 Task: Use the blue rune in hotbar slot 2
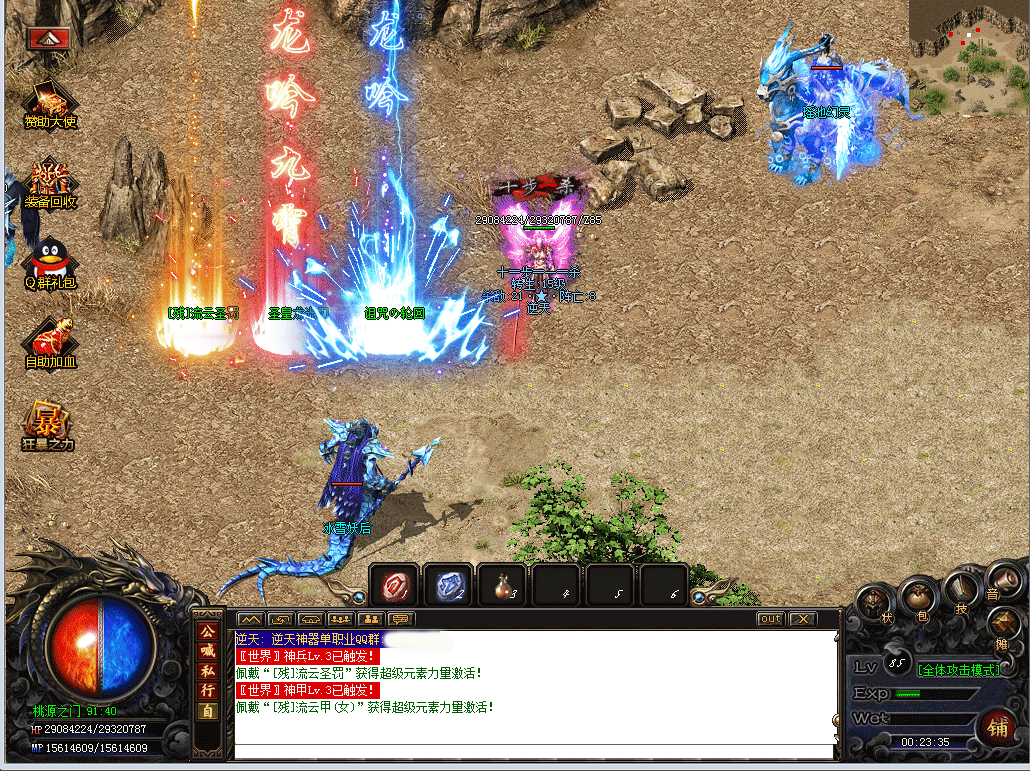[x=448, y=585]
